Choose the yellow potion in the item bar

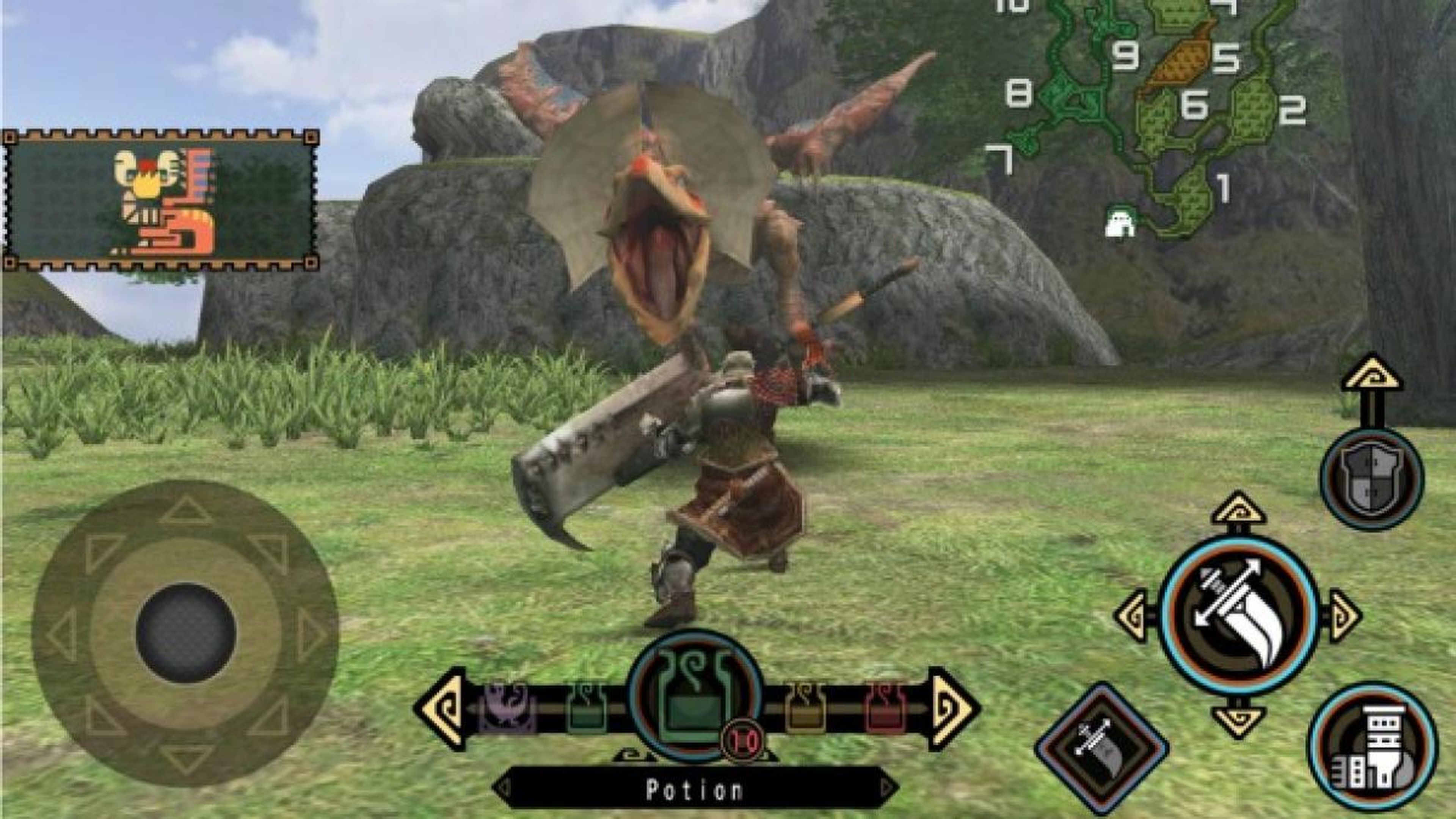(x=805, y=708)
